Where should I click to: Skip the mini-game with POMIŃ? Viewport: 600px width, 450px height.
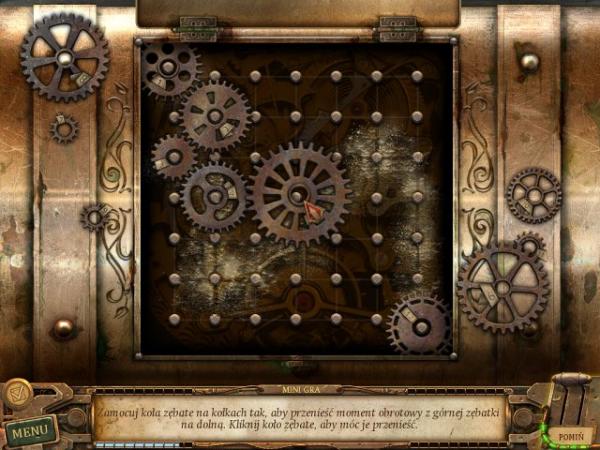pos(571,436)
